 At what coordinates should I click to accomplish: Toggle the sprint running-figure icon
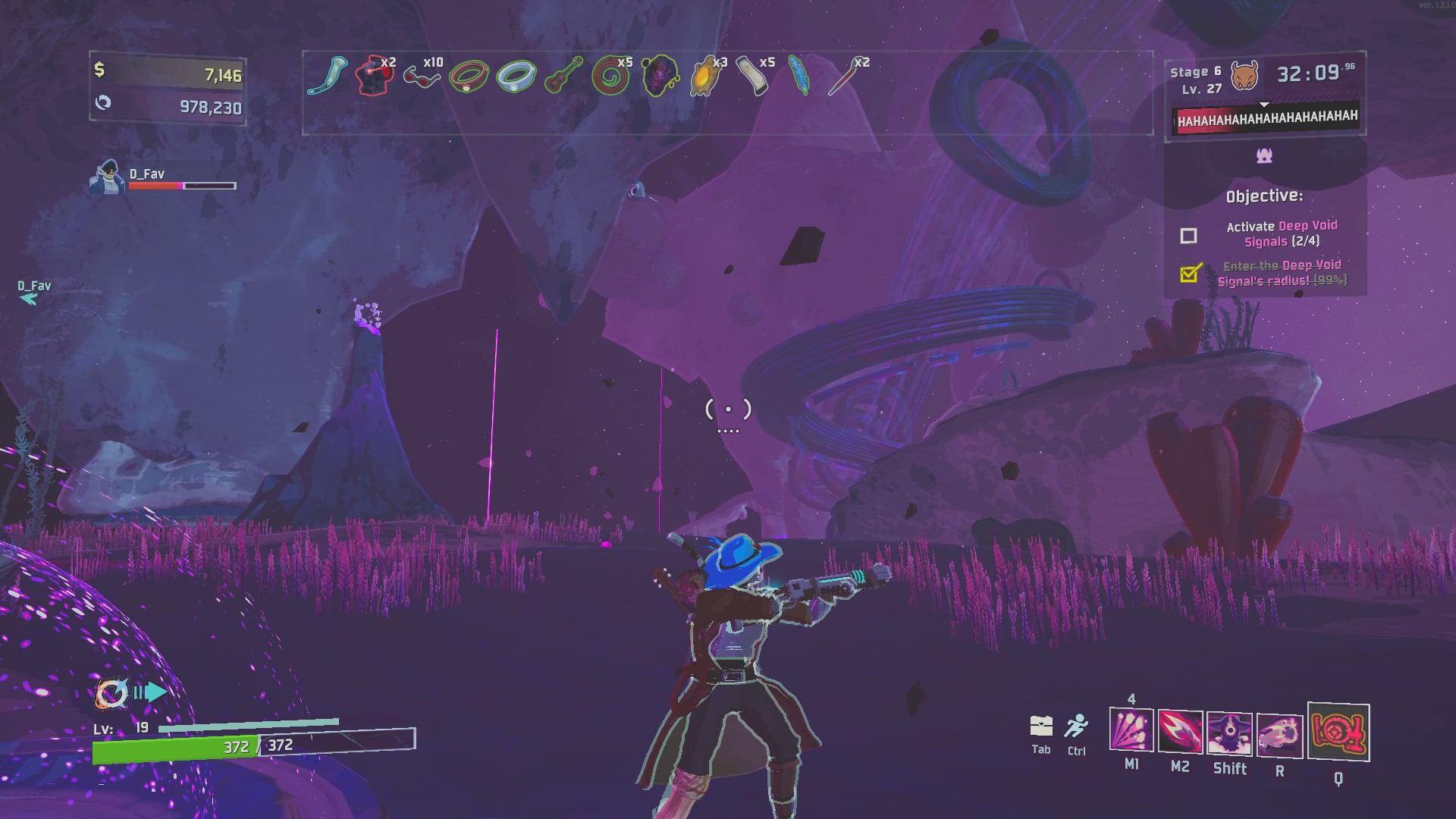coord(1076,726)
